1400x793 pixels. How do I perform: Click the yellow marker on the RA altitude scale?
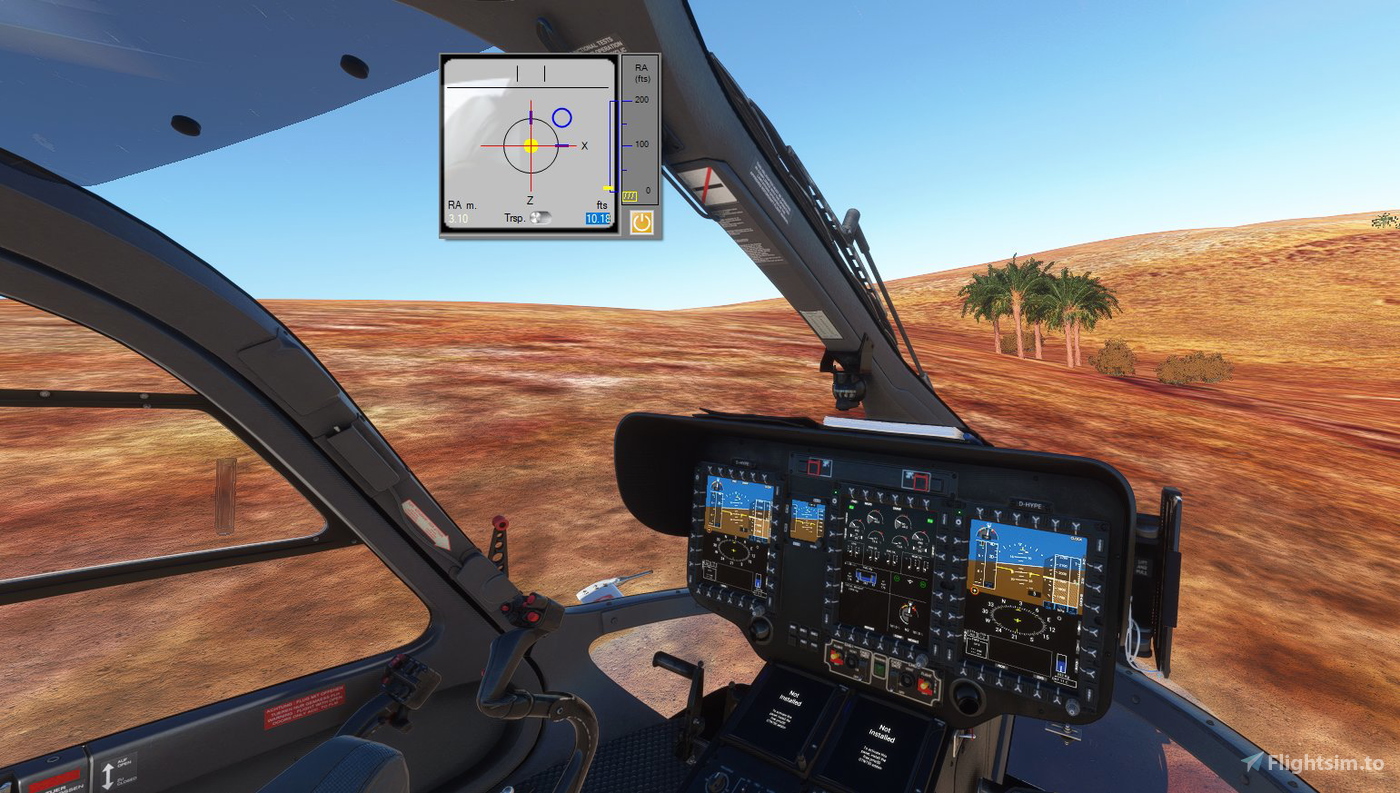coord(608,188)
